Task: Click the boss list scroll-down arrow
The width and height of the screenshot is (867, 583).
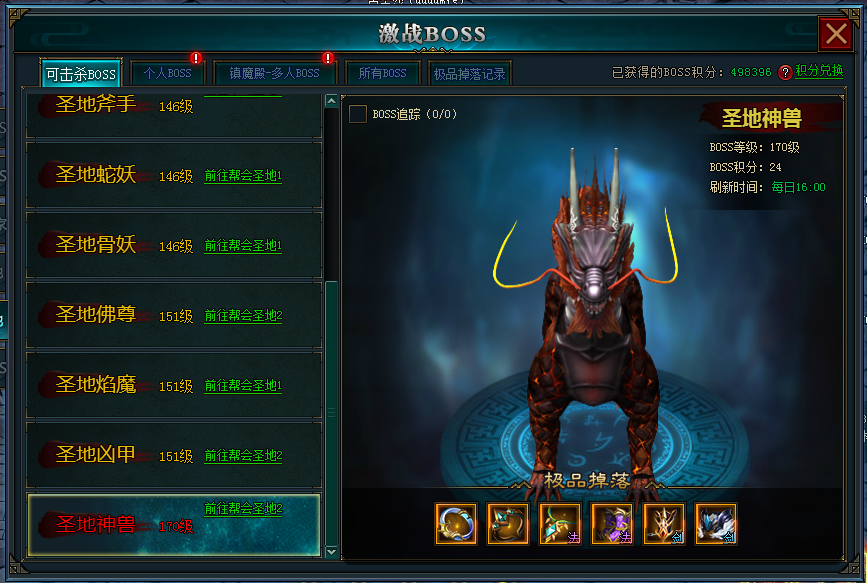Action: tap(331, 550)
